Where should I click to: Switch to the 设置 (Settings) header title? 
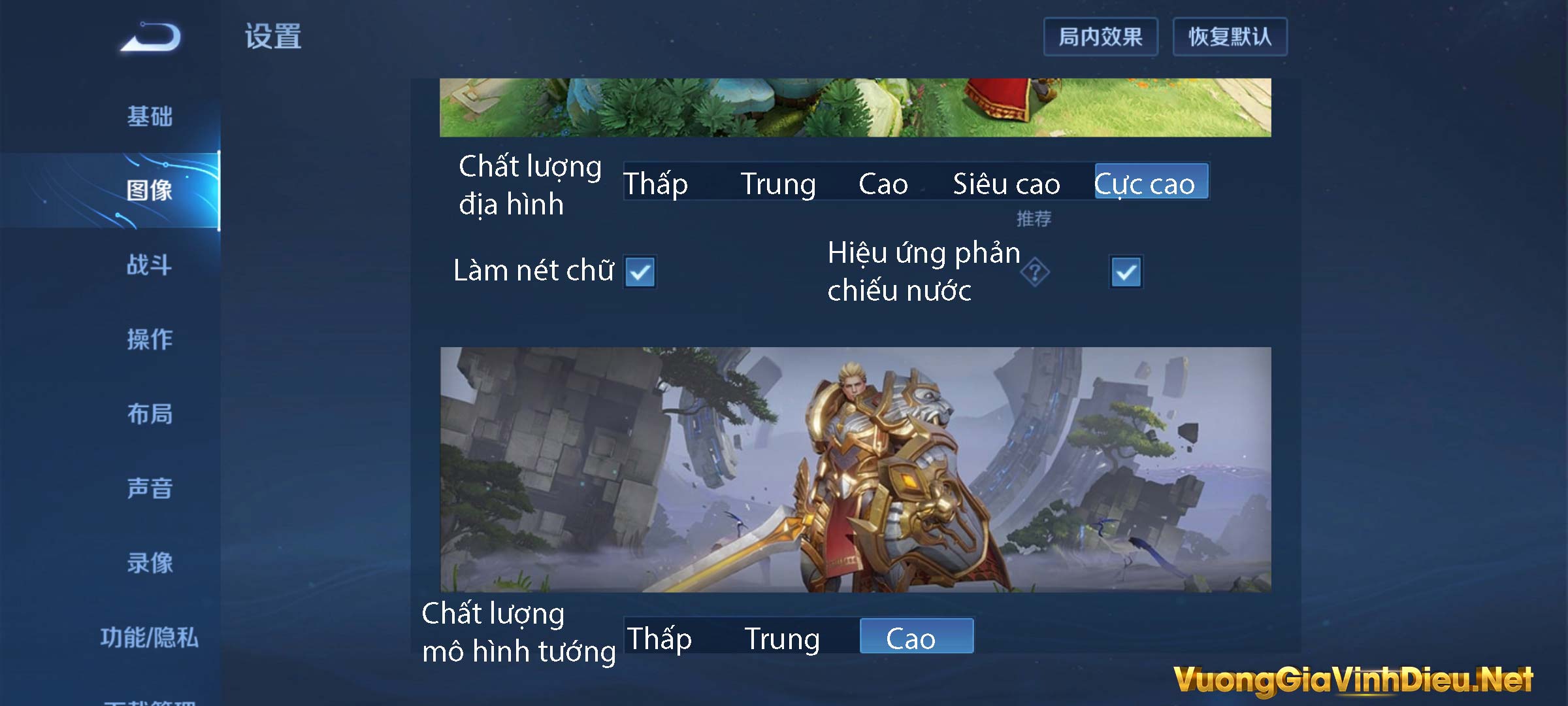coord(274,37)
